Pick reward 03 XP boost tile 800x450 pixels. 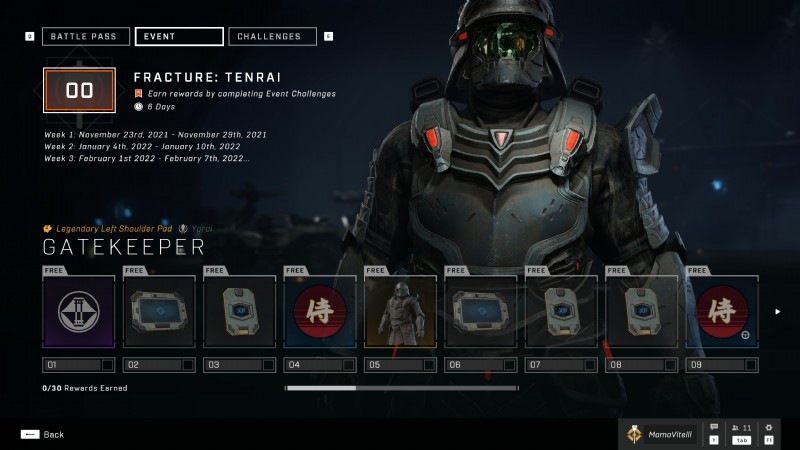click(x=240, y=311)
